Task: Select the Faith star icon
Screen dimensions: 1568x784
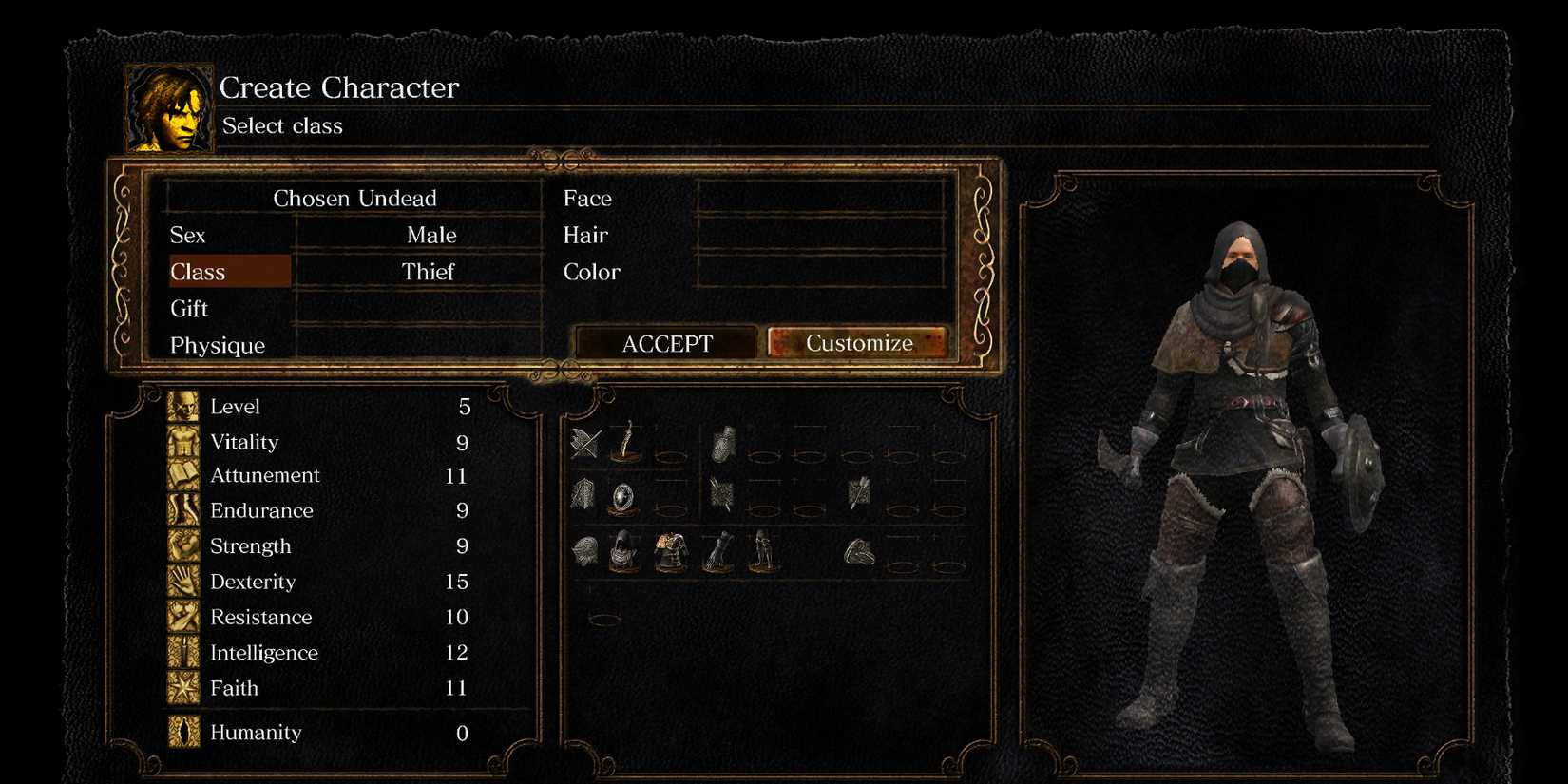Action: (x=182, y=688)
